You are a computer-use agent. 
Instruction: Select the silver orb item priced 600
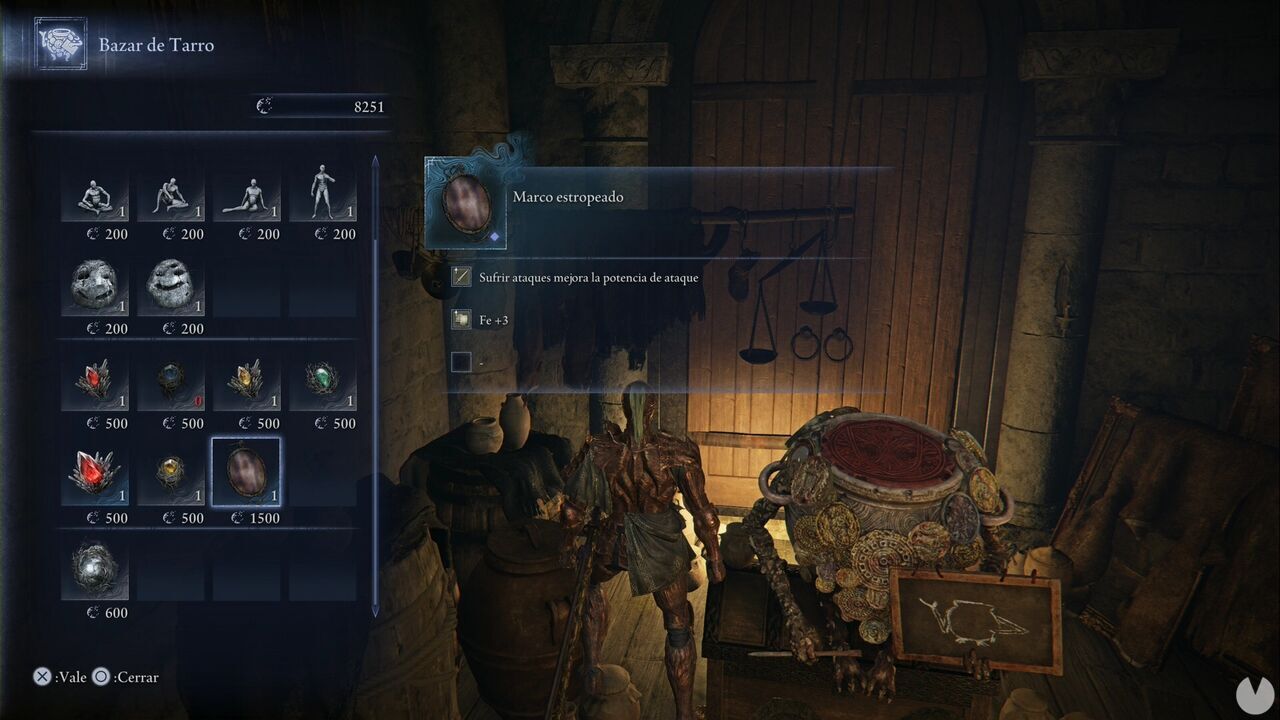tap(95, 572)
